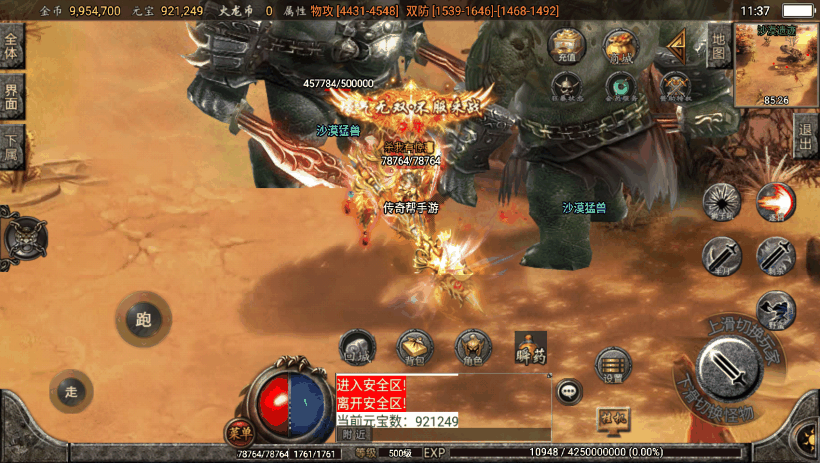Activate the 挂机 auto-battle button
Image resolution: width=820 pixels, height=463 pixels.
[x=614, y=419]
